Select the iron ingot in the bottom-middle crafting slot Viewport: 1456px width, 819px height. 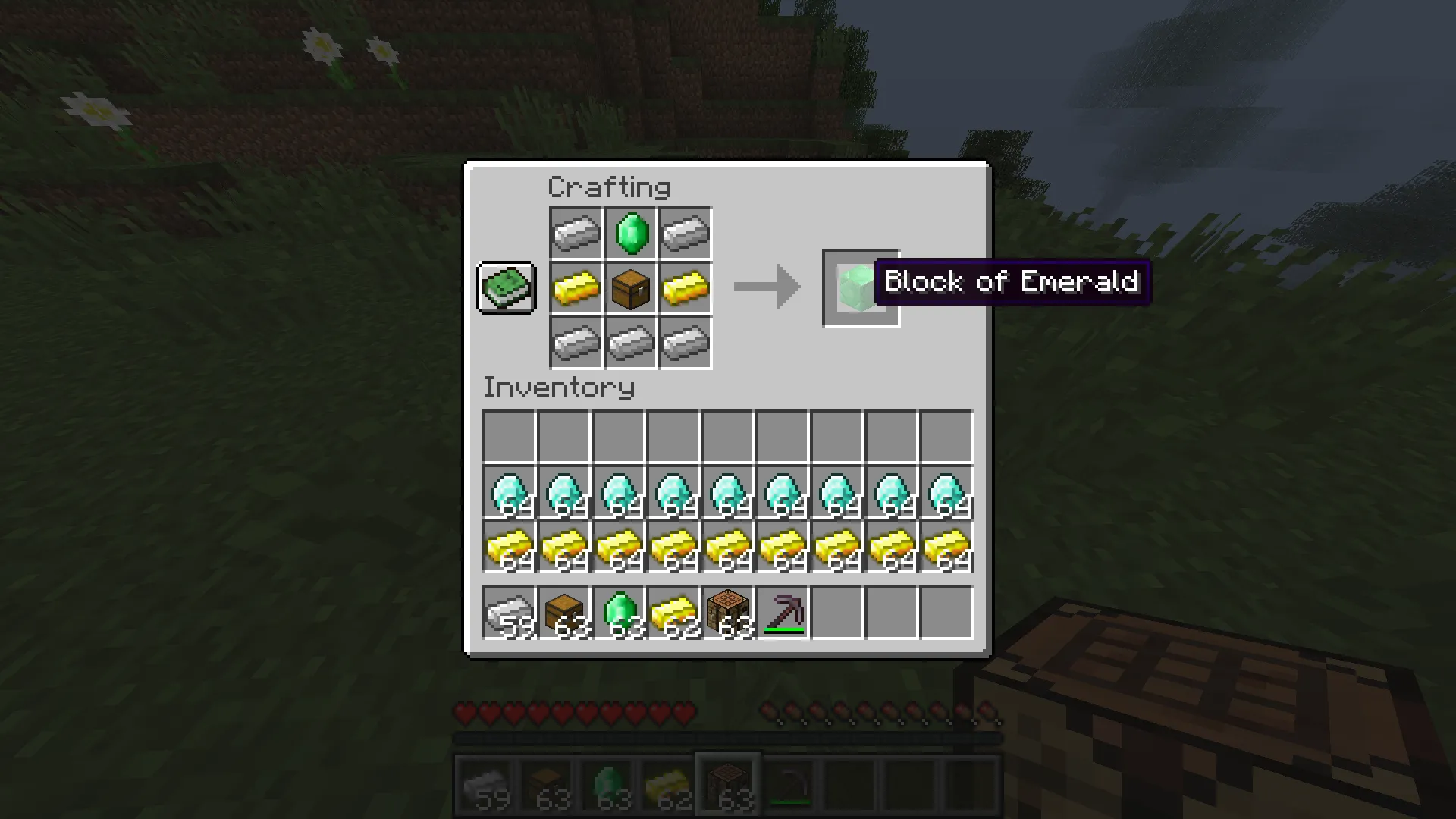coord(630,343)
